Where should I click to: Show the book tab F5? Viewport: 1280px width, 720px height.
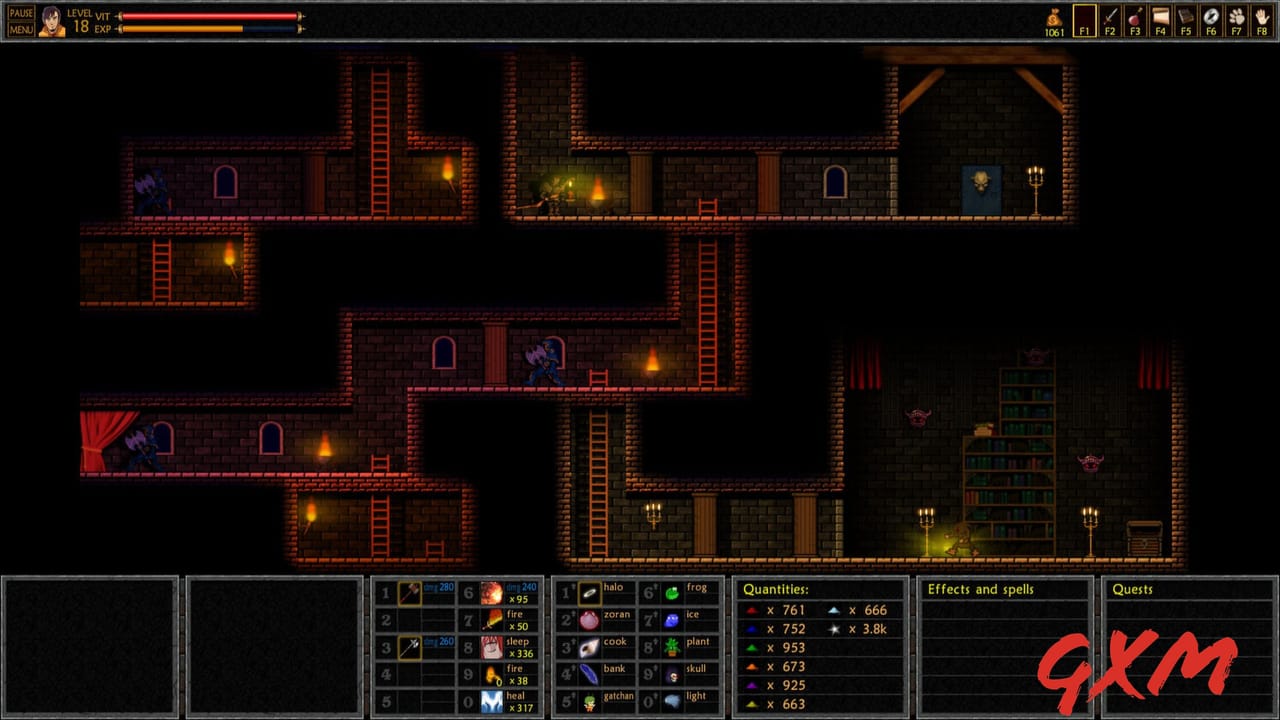coord(1185,20)
